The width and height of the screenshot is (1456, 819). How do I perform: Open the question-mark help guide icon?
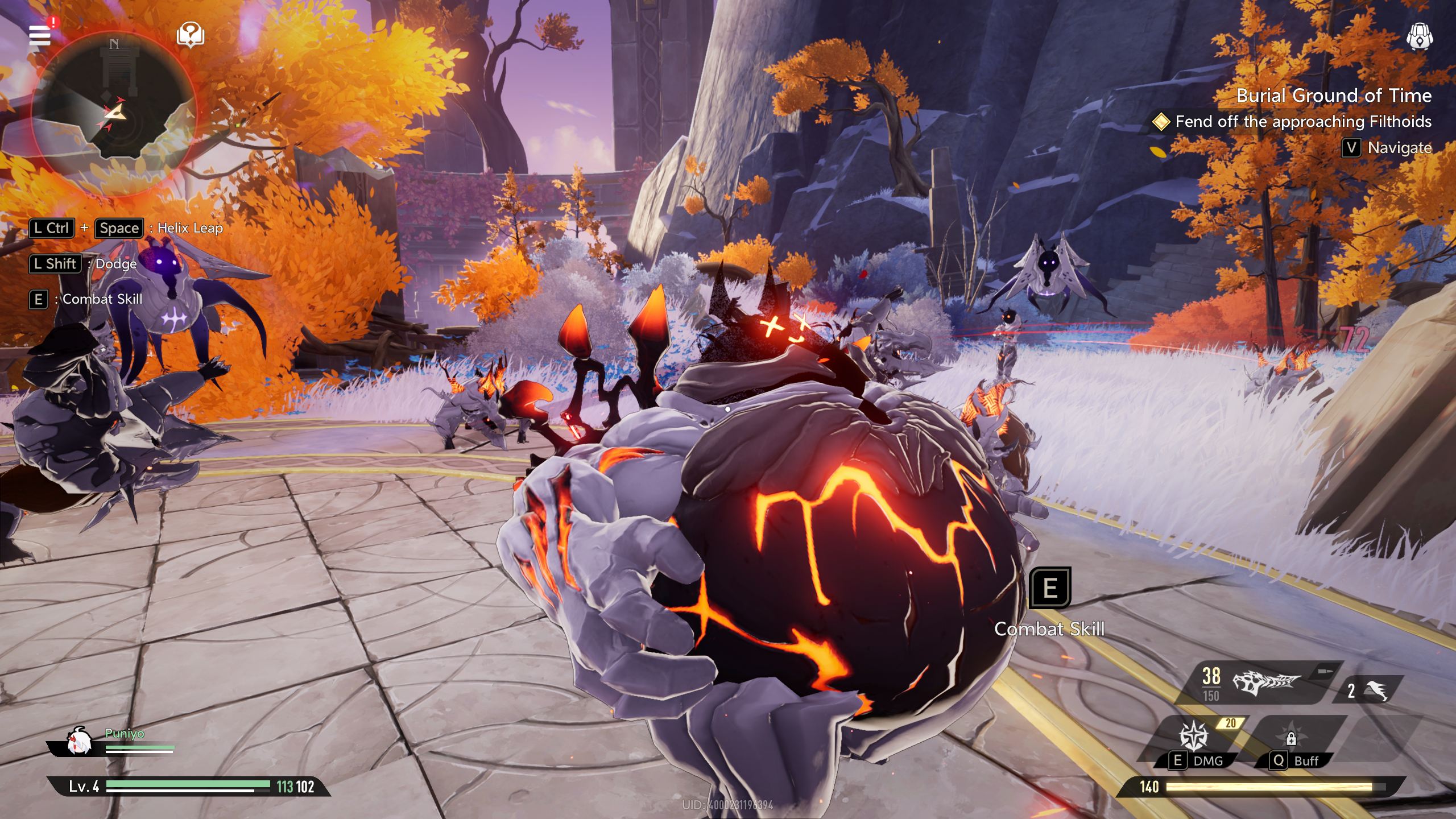coord(191,35)
